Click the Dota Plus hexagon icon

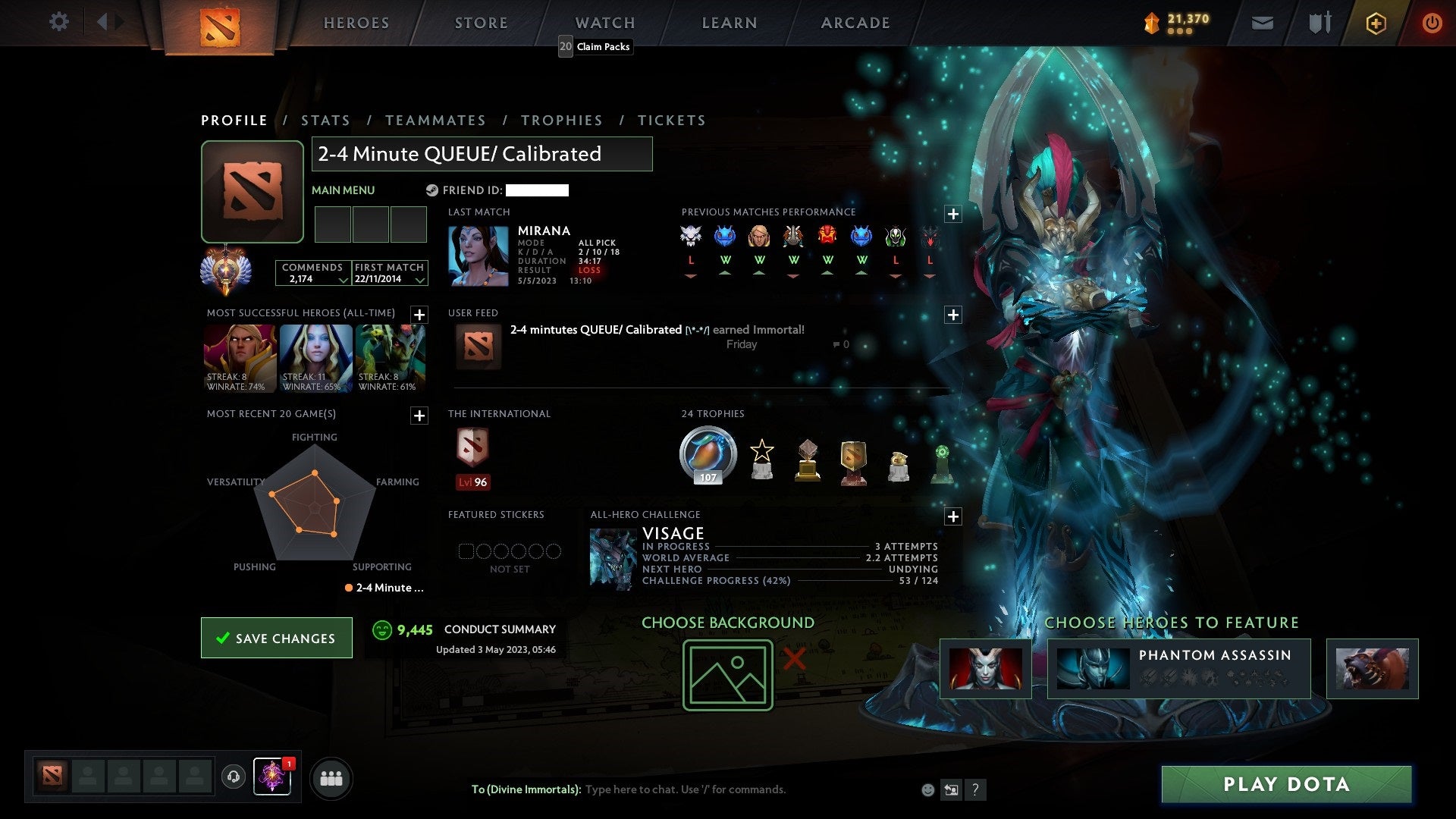point(1376,23)
